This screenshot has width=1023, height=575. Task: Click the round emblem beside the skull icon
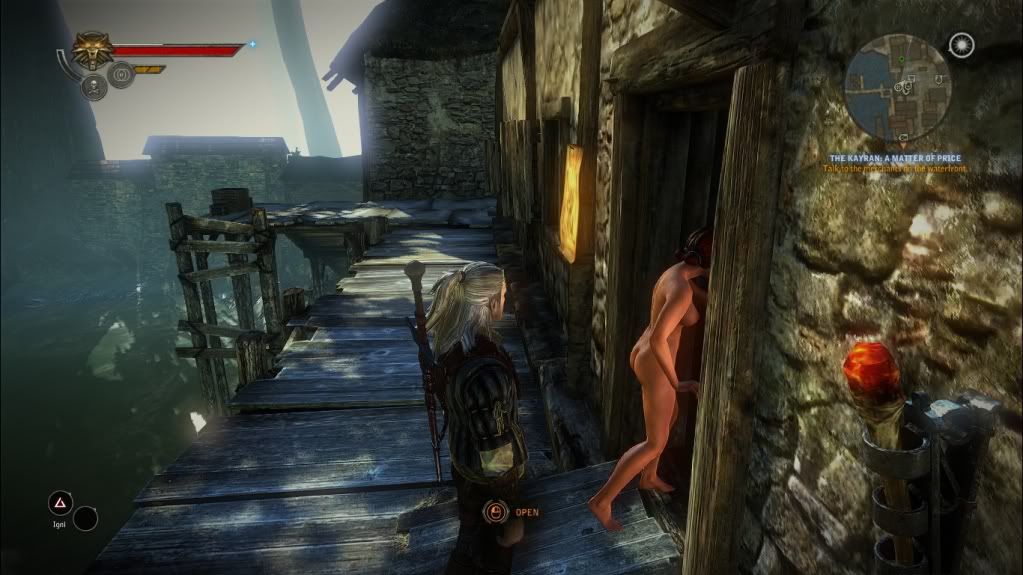pyautogui.click(x=121, y=75)
